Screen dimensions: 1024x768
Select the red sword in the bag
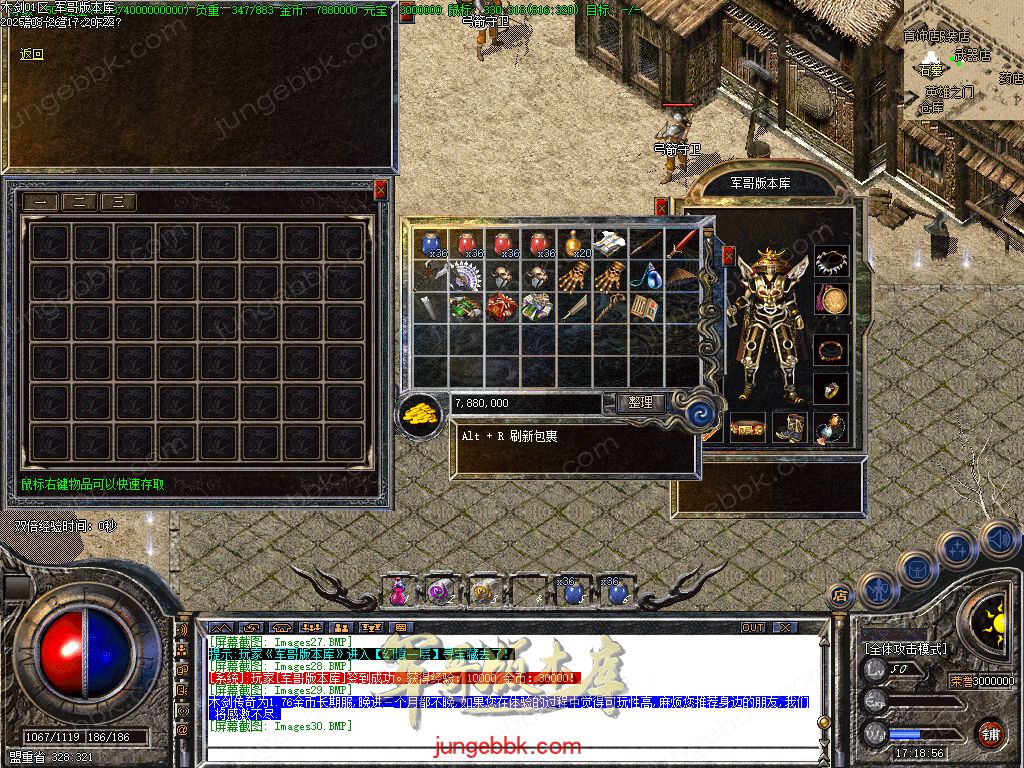682,243
